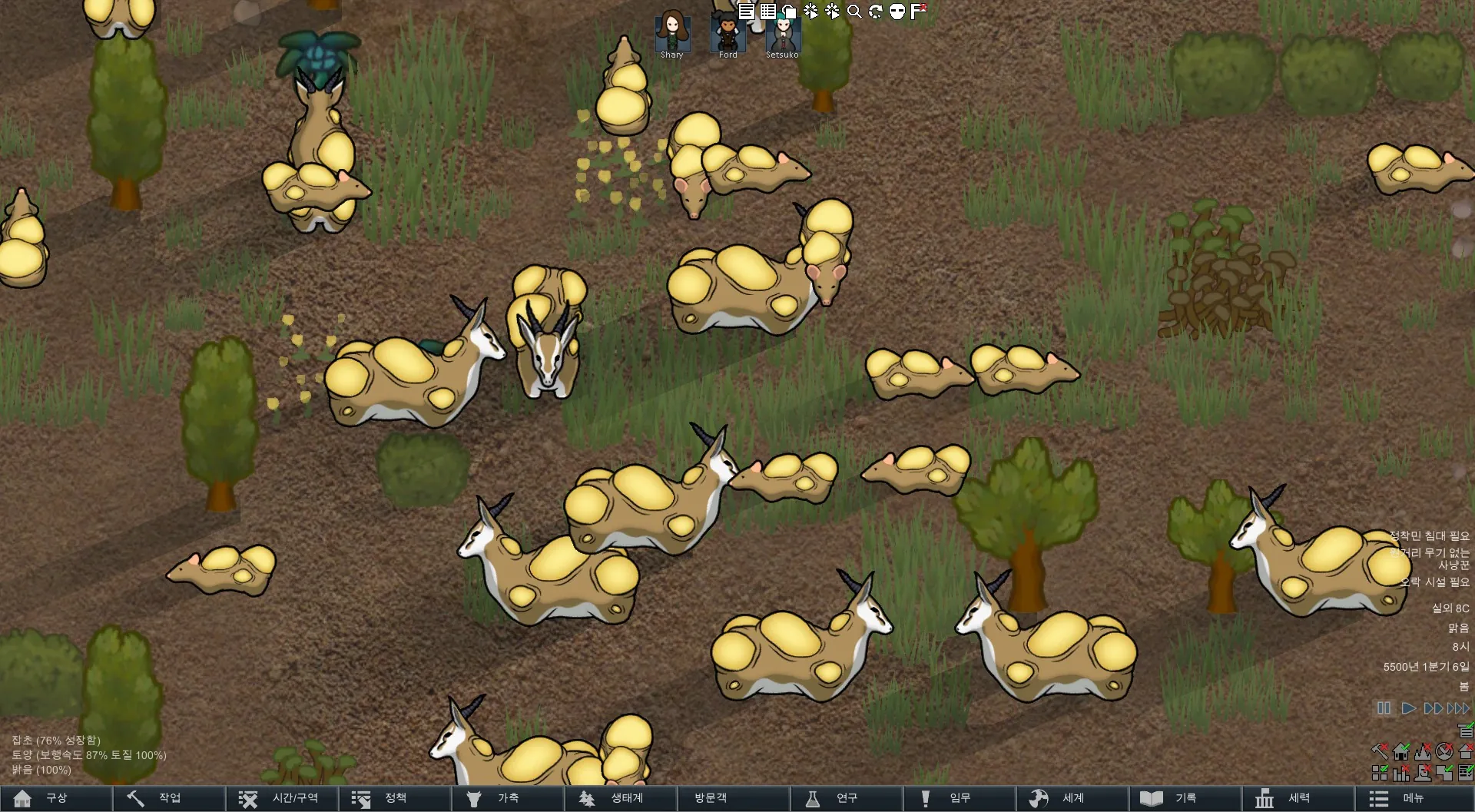
Task: Open the 연구 (Research) tab
Action: [846, 798]
